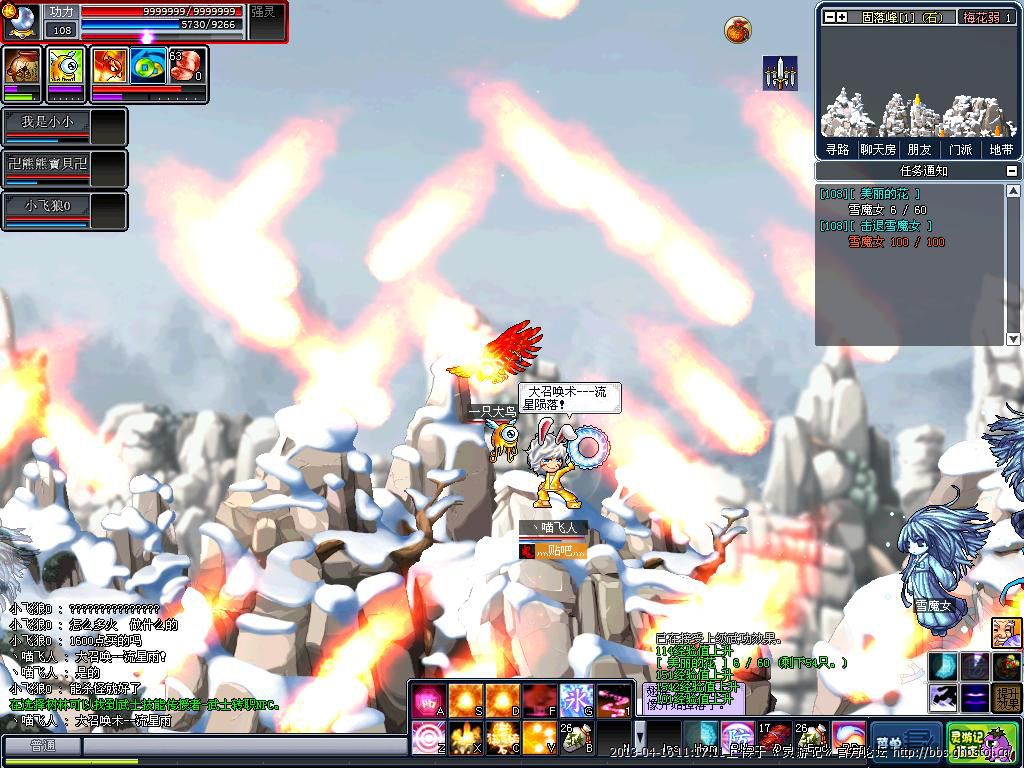Open the 朋友 friends tab
This screenshot has height=768, width=1024.
(x=919, y=149)
